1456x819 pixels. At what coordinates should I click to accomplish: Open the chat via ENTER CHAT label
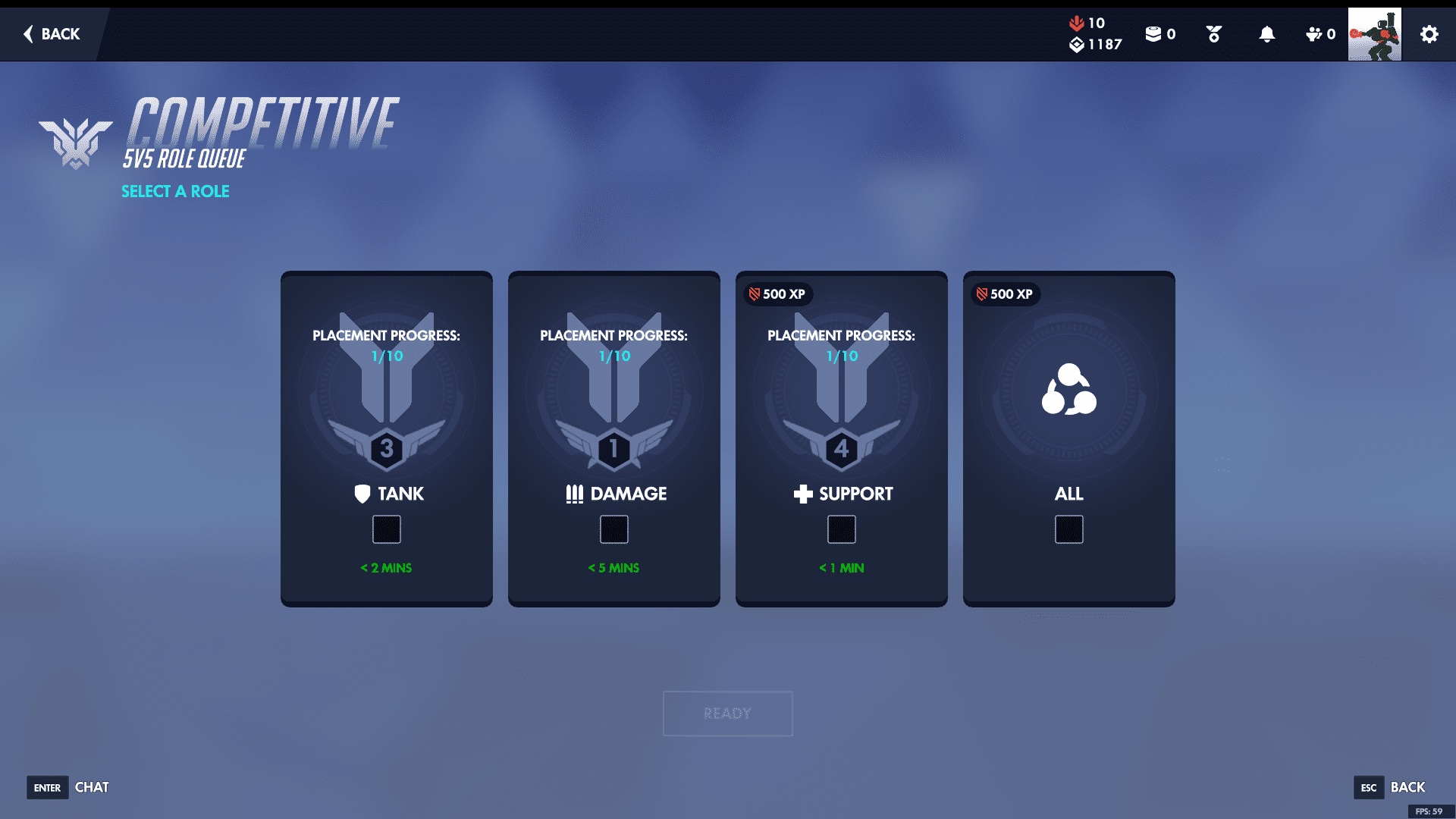click(x=68, y=788)
